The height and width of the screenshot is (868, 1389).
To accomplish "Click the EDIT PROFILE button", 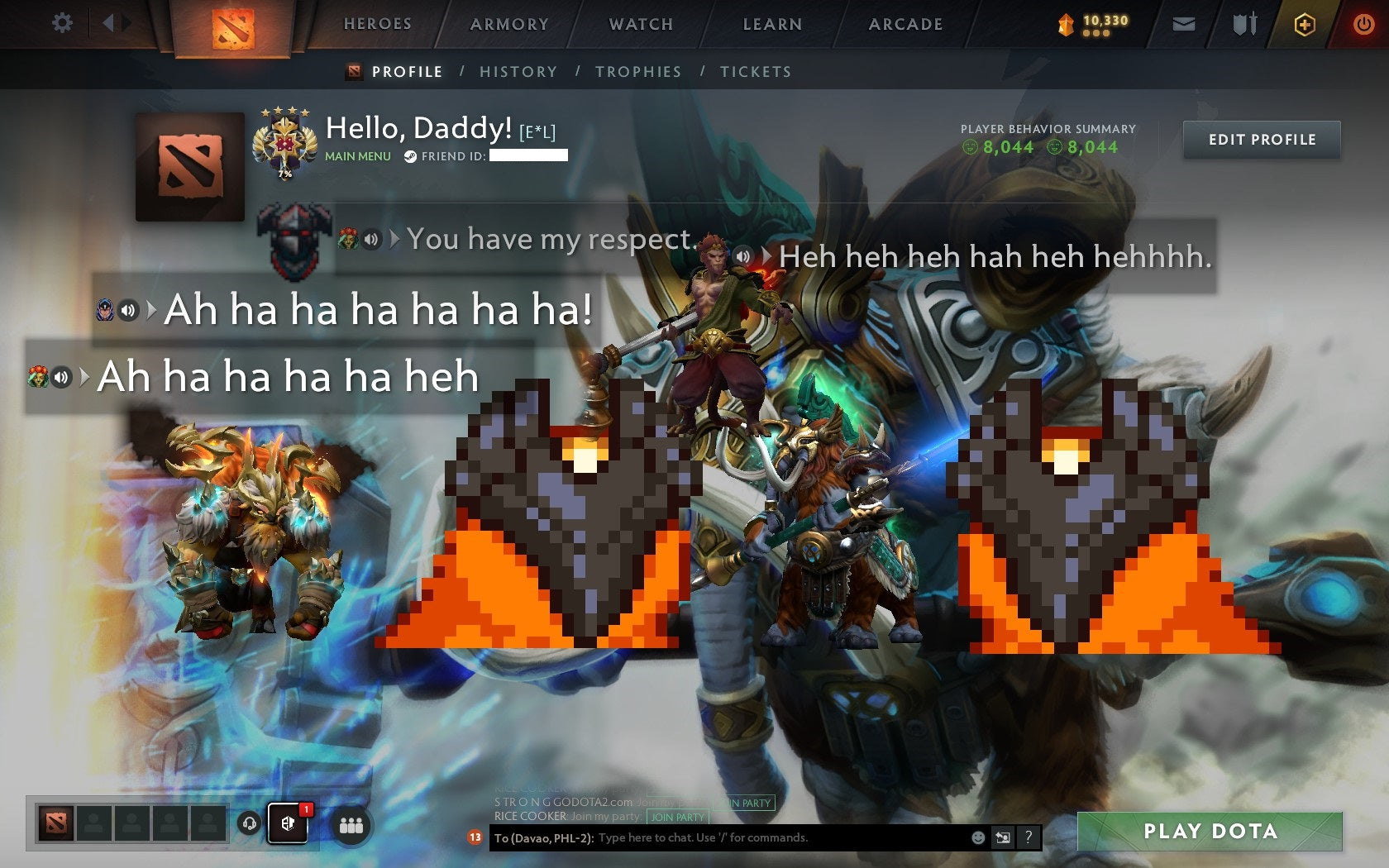I will [1261, 140].
